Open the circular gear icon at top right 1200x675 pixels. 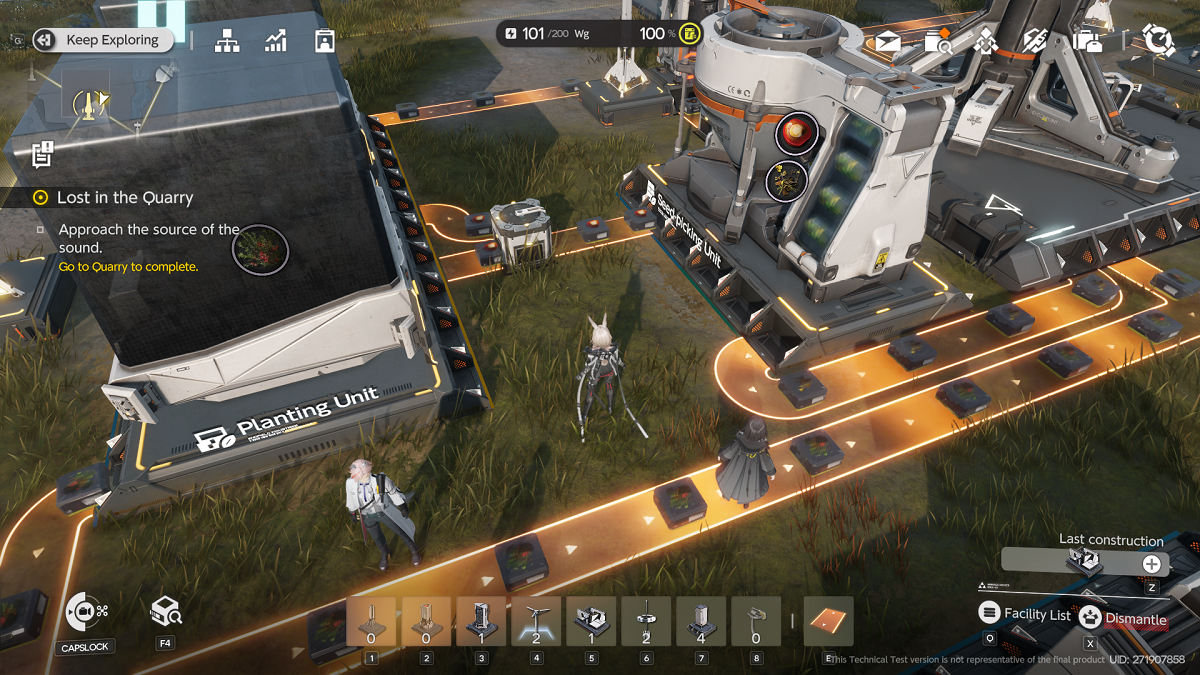(x=1158, y=40)
